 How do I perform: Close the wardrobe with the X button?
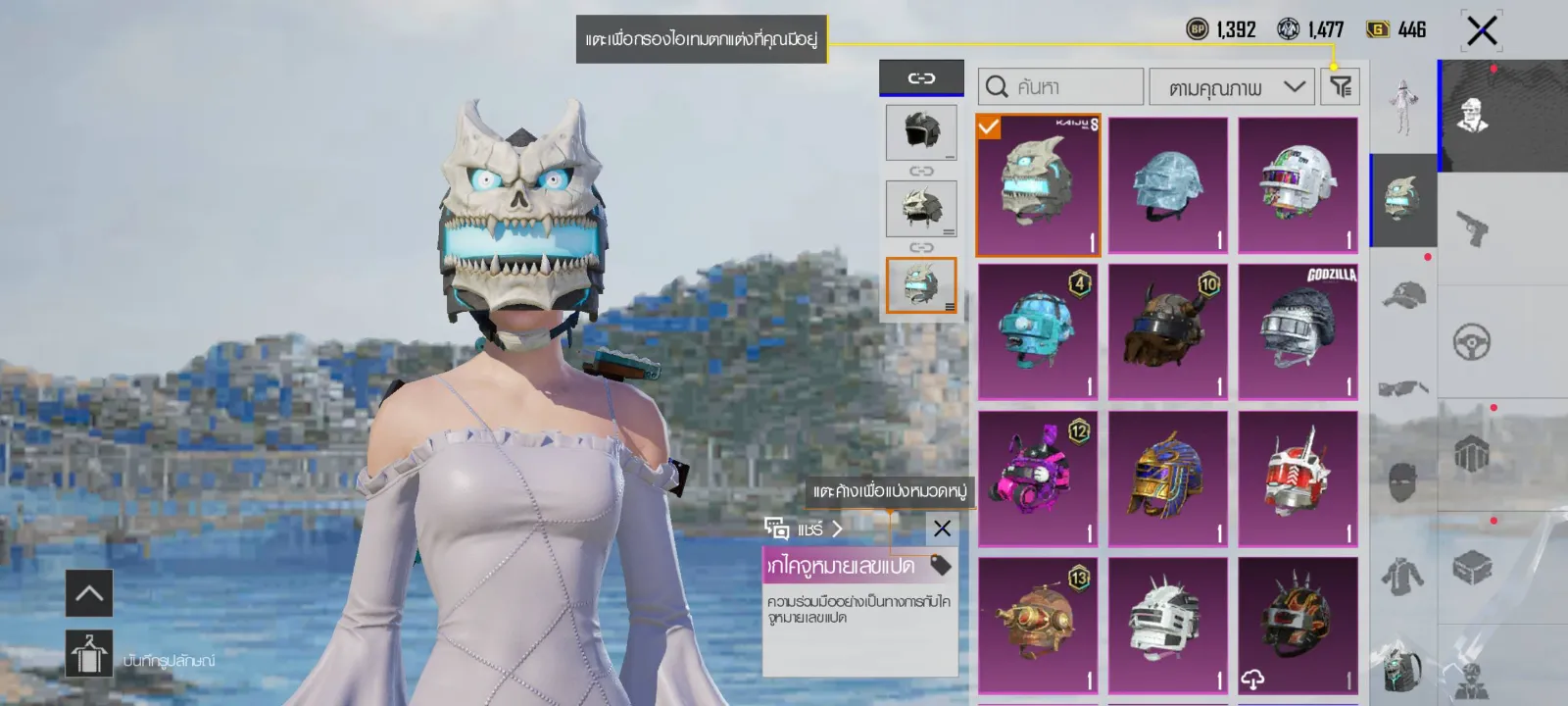tap(1481, 30)
